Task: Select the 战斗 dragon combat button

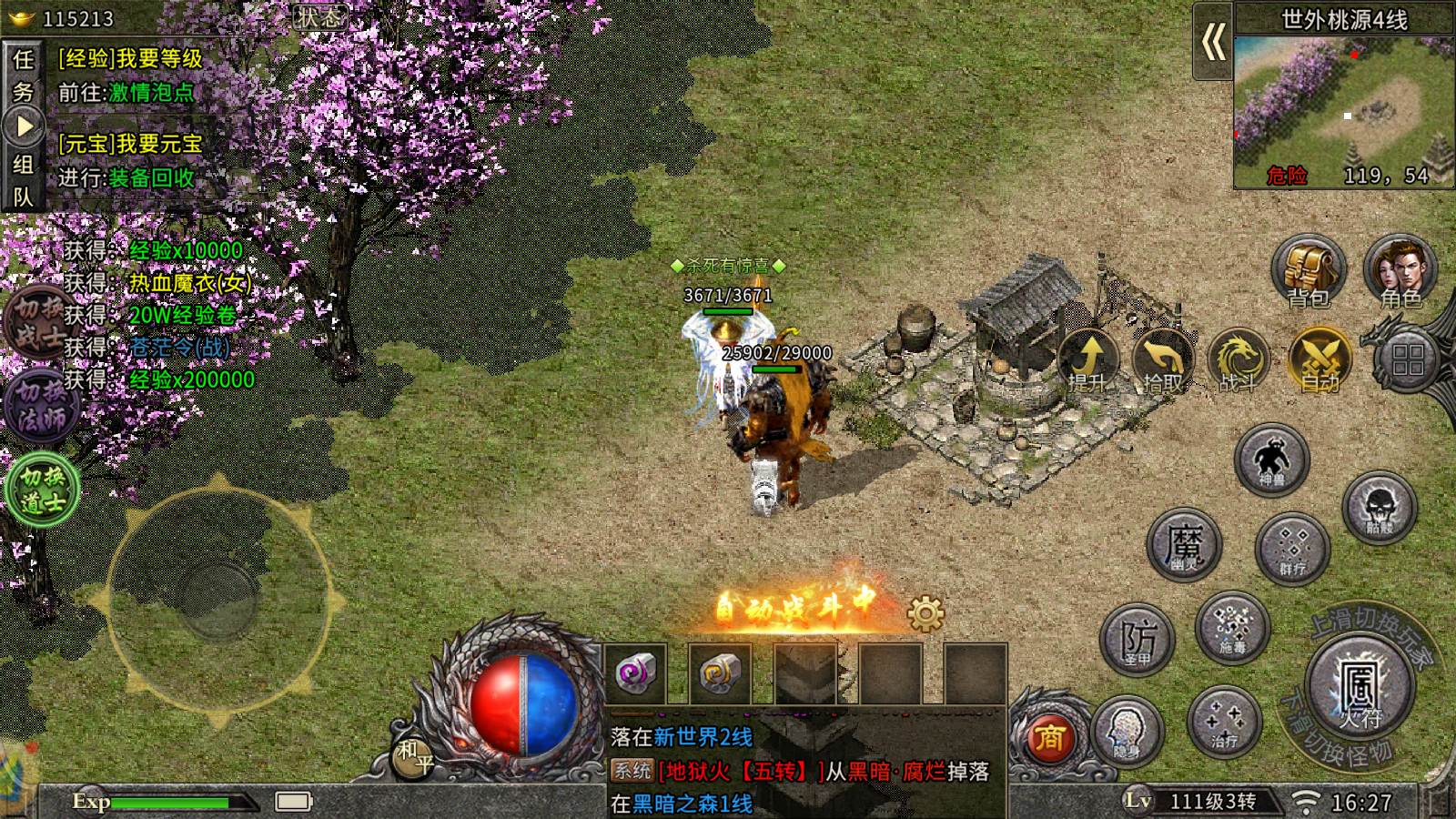Action: (1239, 360)
